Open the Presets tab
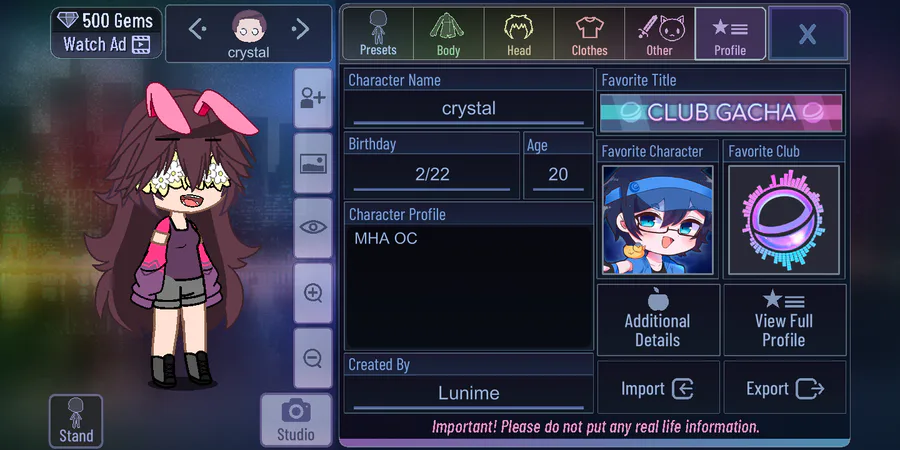The width and height of the screenshot is (900, 450). pyautogui.click(x=378, y=34)
